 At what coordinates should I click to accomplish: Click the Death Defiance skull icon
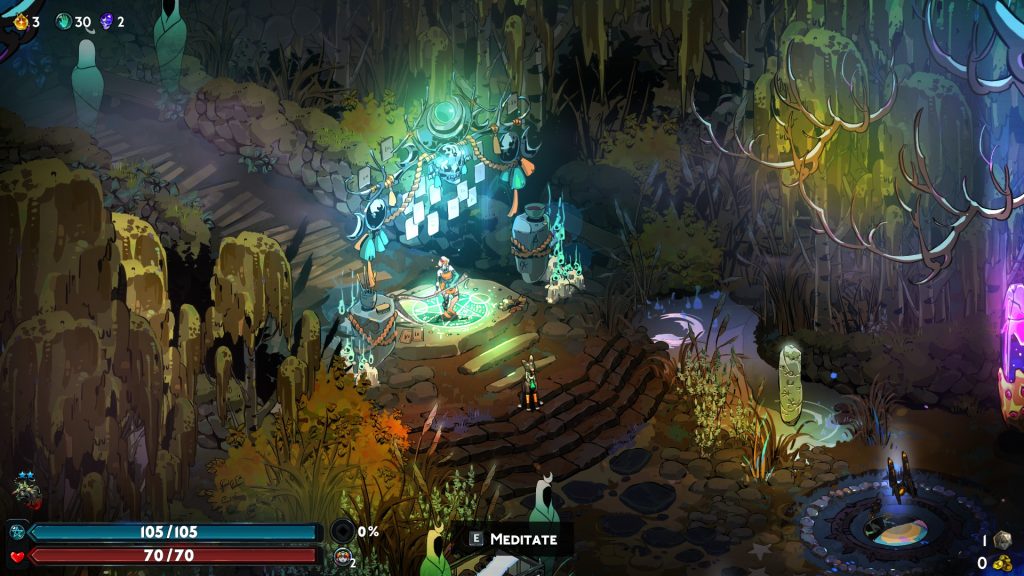pos(343,557)
